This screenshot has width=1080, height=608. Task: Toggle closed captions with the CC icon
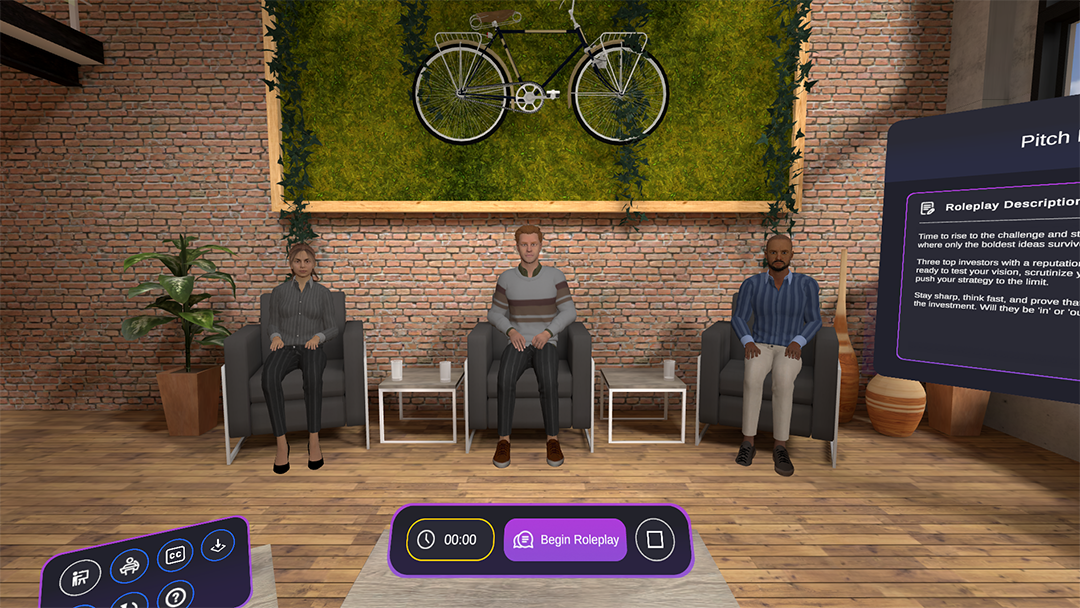175,555
